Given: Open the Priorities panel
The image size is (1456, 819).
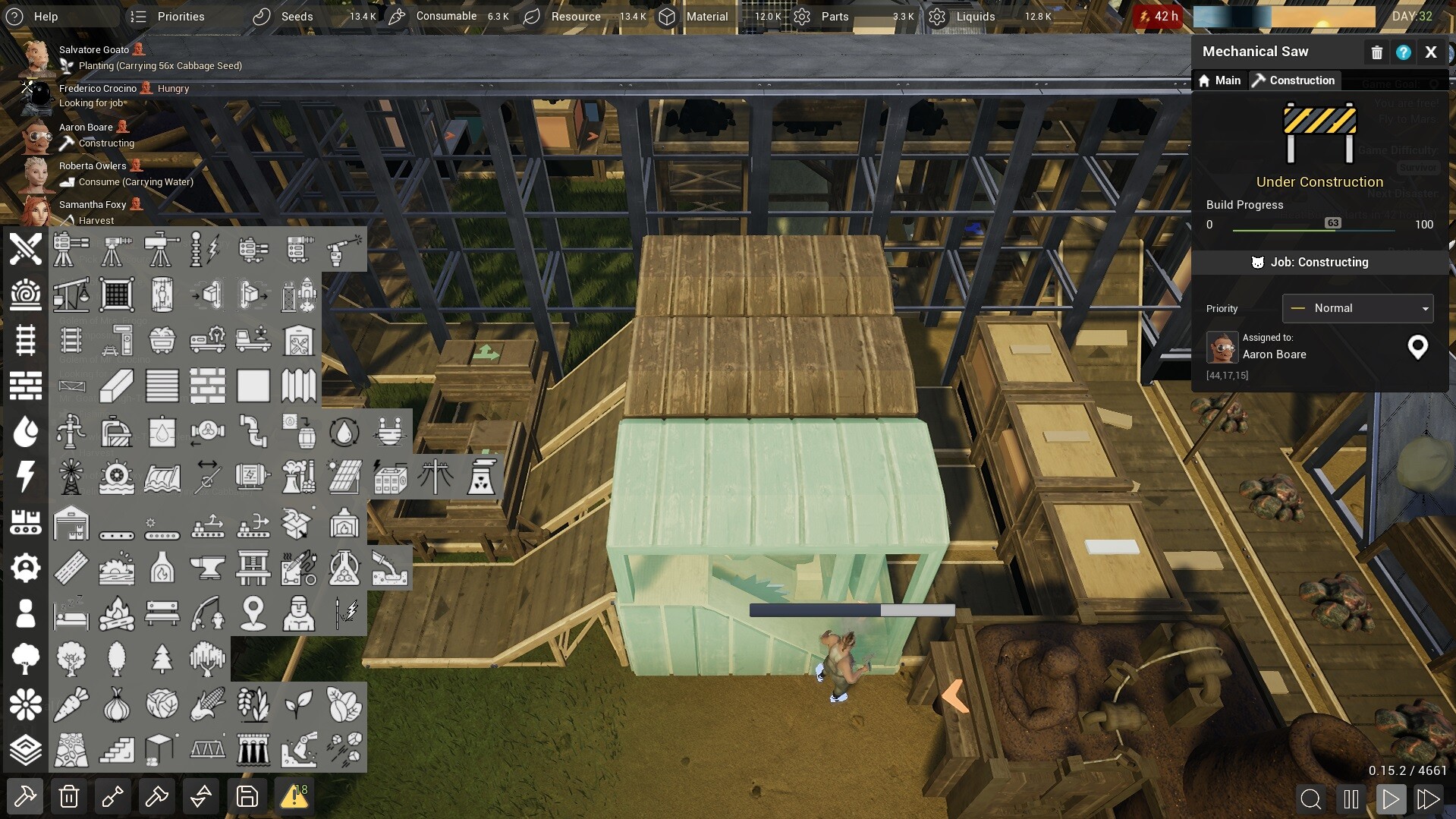Looking at the screenshot, I should click(x=168, y=16).
